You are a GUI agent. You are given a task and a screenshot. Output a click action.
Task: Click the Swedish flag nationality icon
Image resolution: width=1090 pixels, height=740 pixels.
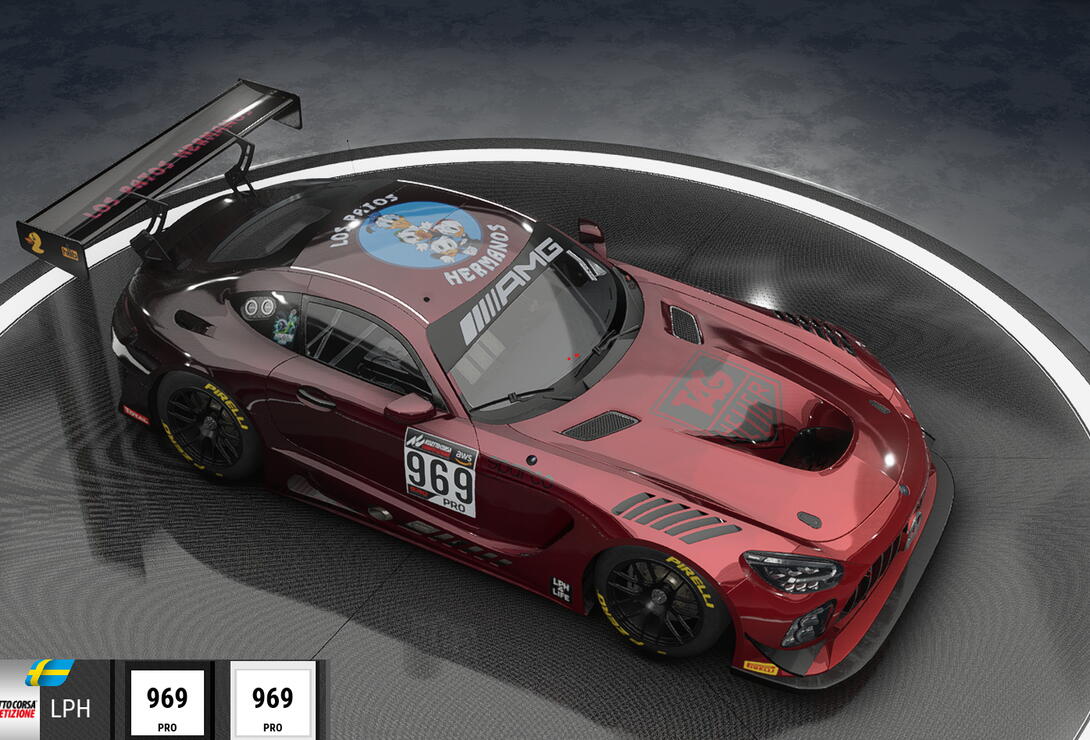click(x=49, y=672)
